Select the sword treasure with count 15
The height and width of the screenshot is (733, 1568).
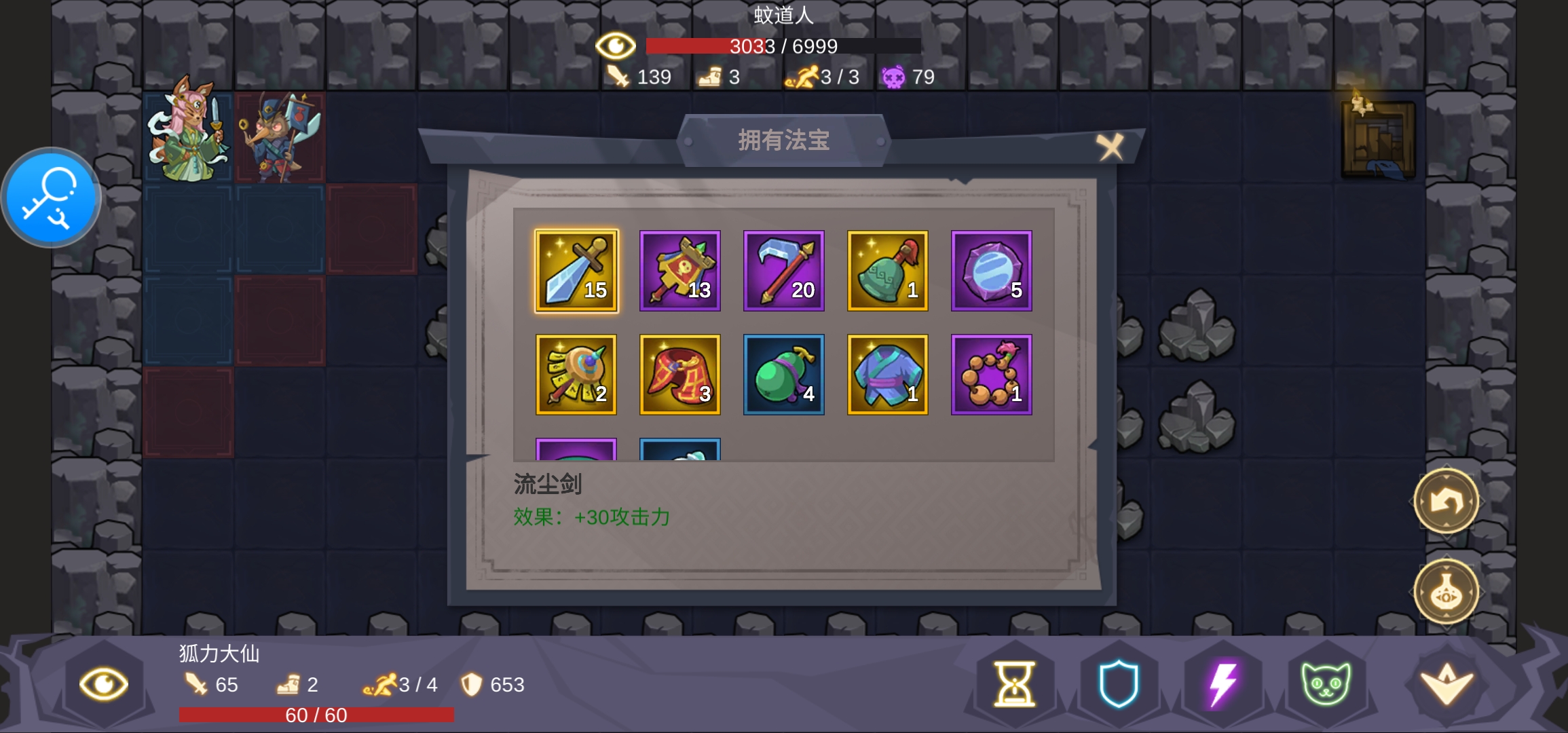click(x=576, y=271)
